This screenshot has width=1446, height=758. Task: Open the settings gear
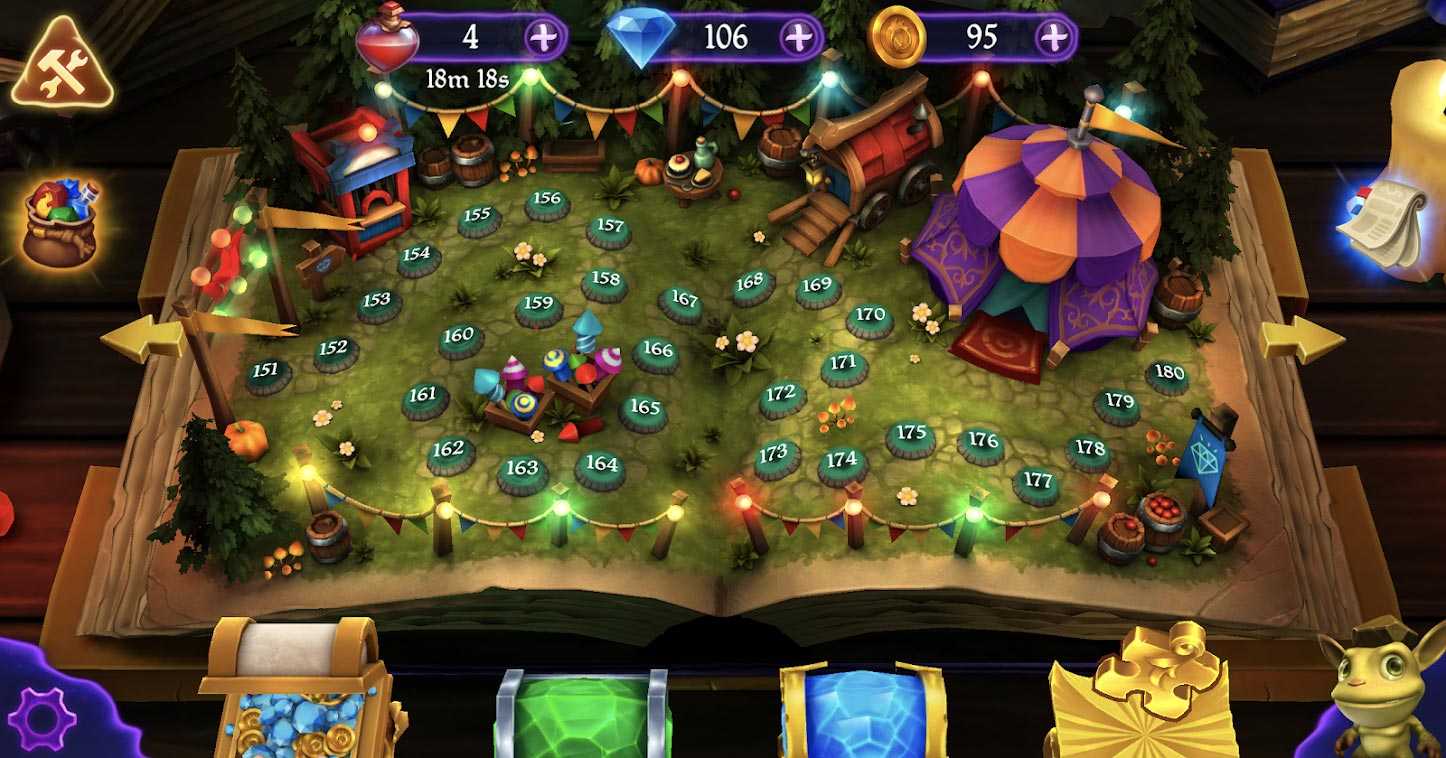pyautogui.click(x=42, y=717)
